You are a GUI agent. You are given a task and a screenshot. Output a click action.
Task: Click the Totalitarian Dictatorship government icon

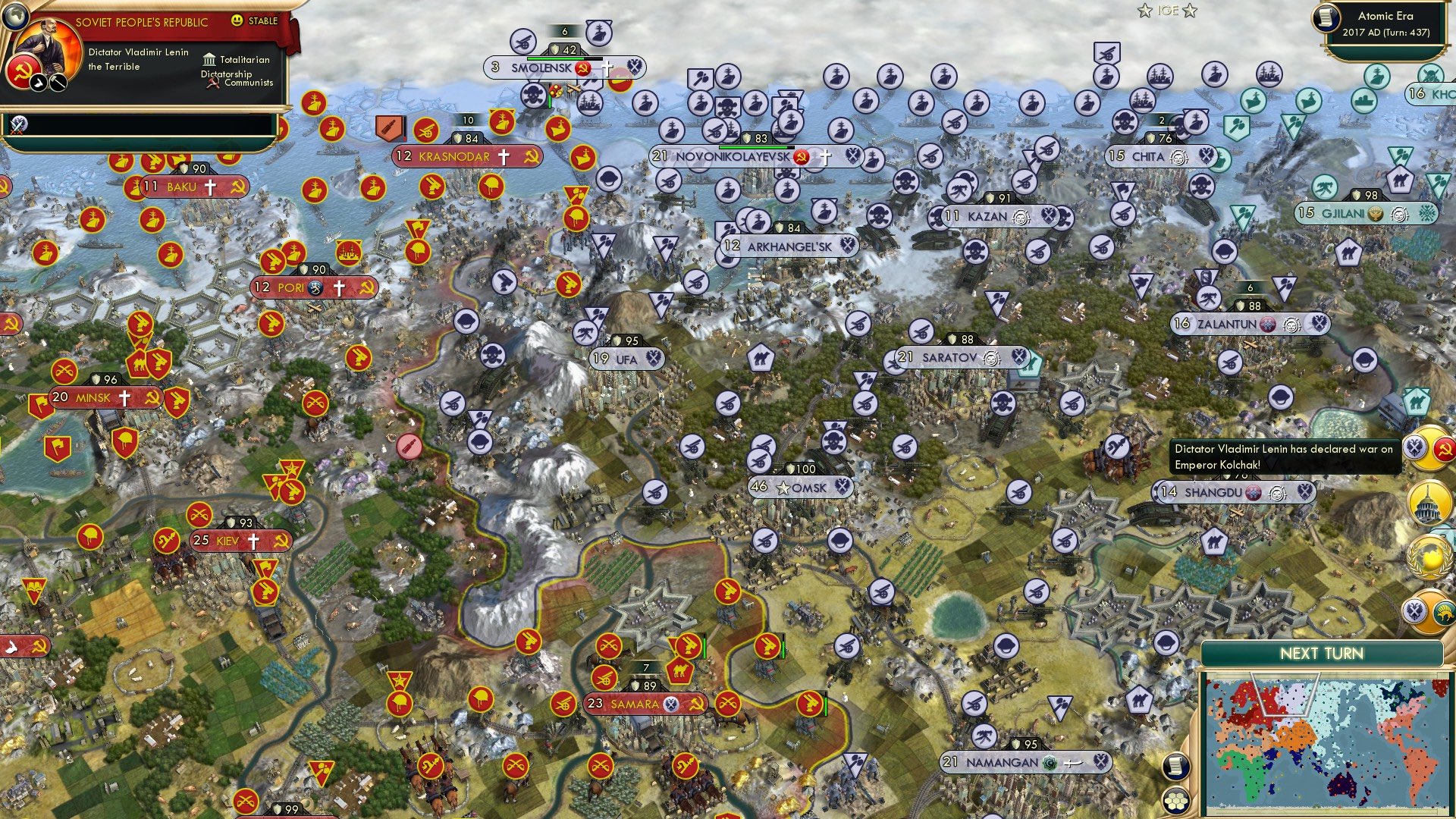pos(210,61)
